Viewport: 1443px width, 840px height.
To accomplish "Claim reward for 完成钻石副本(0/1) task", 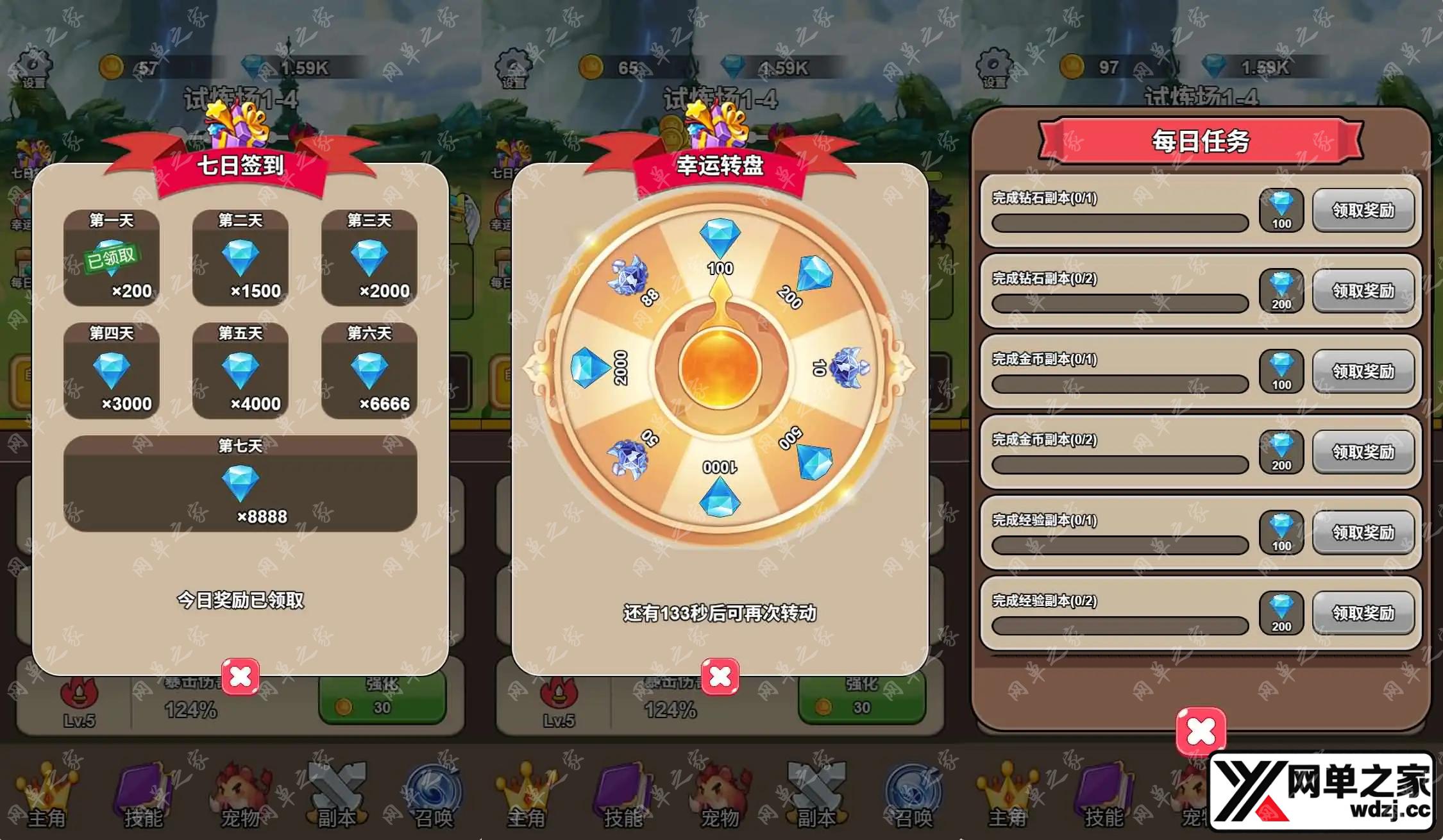I will (x=1363, y=210).
